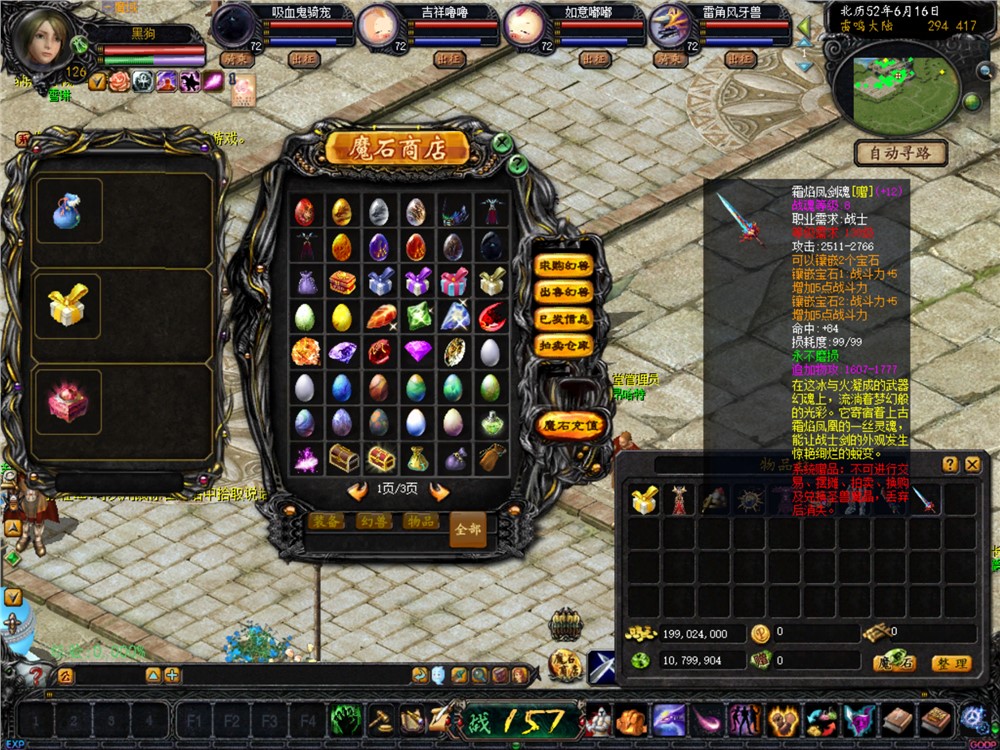Open the 已发信息 panel

coord(564,319)
